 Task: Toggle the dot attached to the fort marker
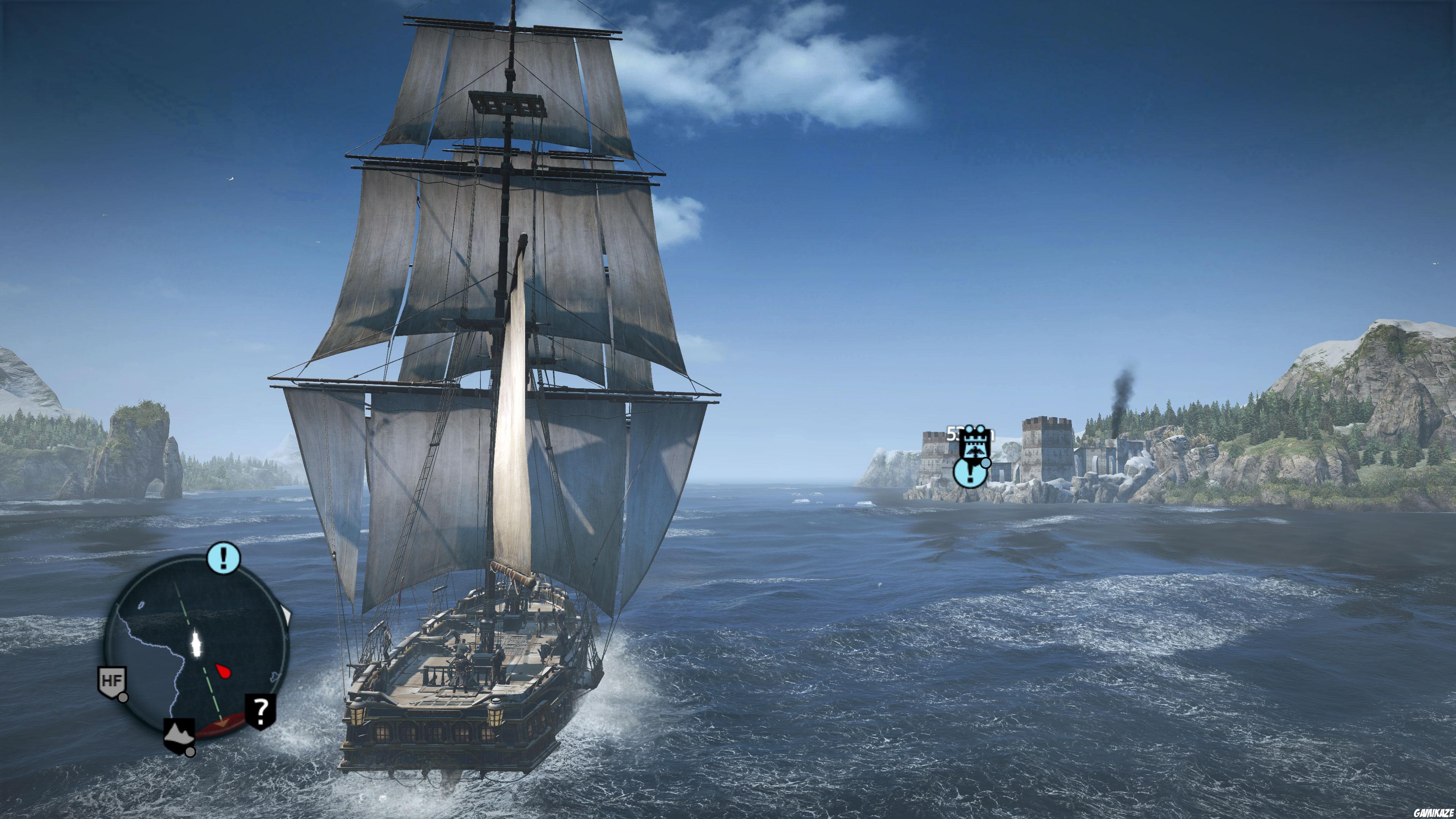coord(986,463)
